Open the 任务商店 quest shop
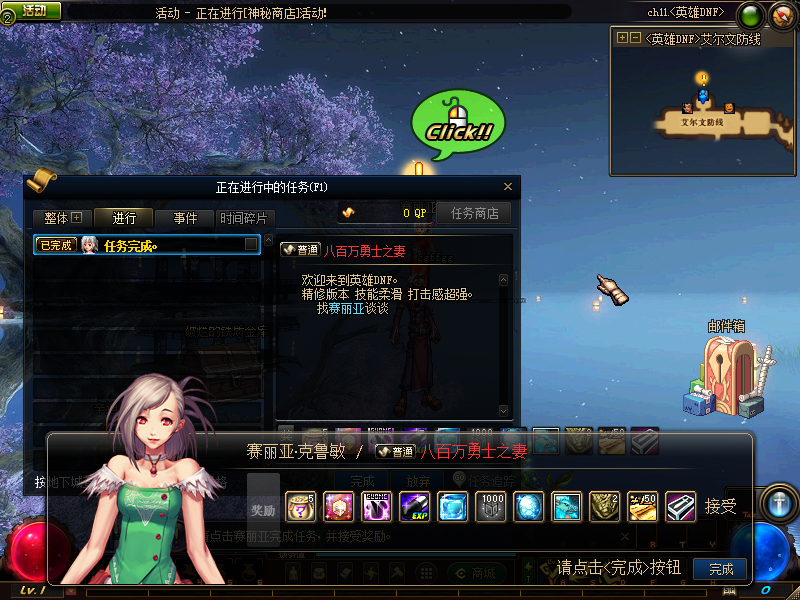The height and width of the screenshot is (600, 800). click(474, 213)
